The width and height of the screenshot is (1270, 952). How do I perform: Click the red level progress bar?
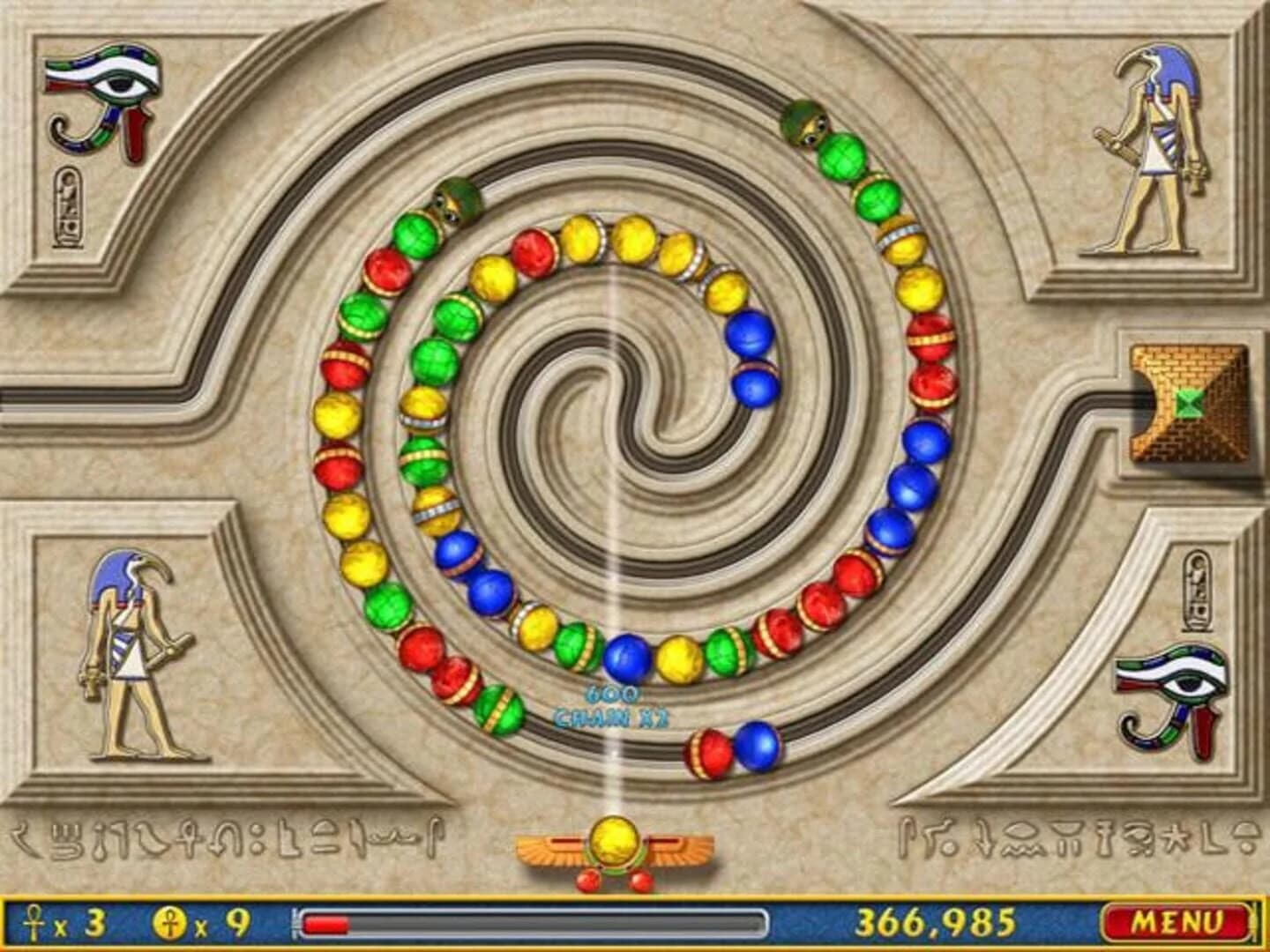(x=326, y=924)
